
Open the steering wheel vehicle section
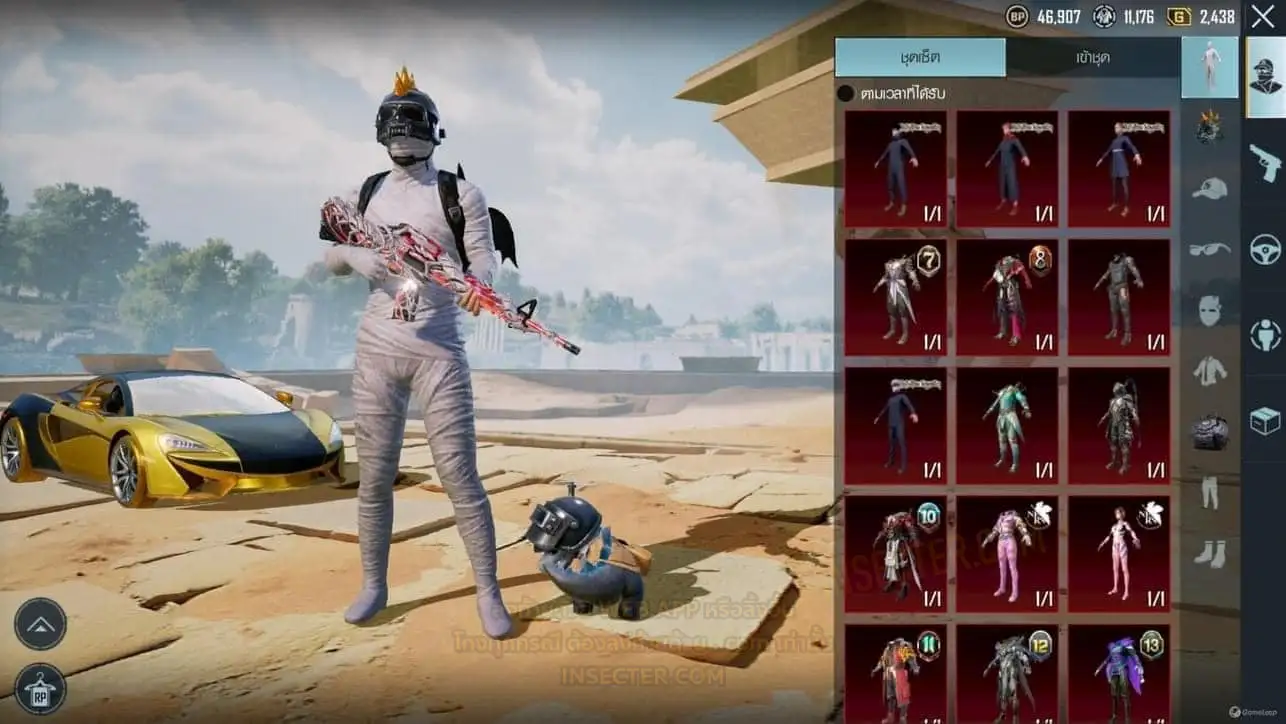[1265, 248]
